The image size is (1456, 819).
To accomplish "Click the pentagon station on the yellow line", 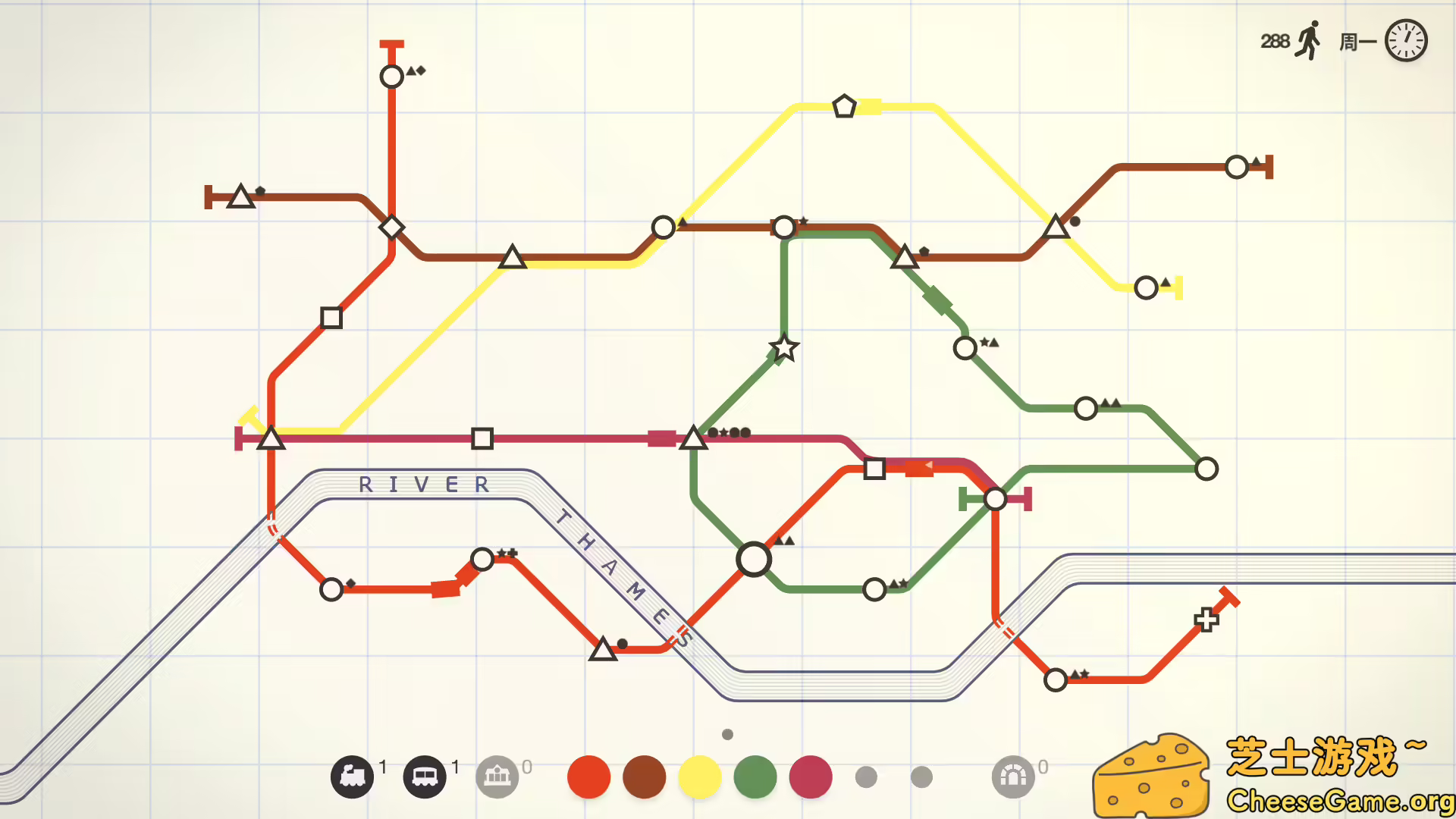I will [x=844, y=106].
